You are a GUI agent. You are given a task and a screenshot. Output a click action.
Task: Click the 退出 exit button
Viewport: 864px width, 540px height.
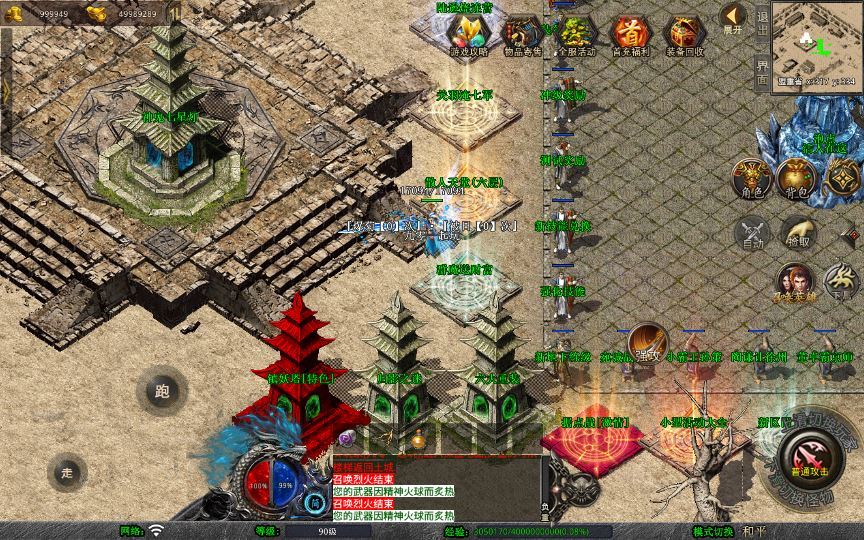pos(762,20)
